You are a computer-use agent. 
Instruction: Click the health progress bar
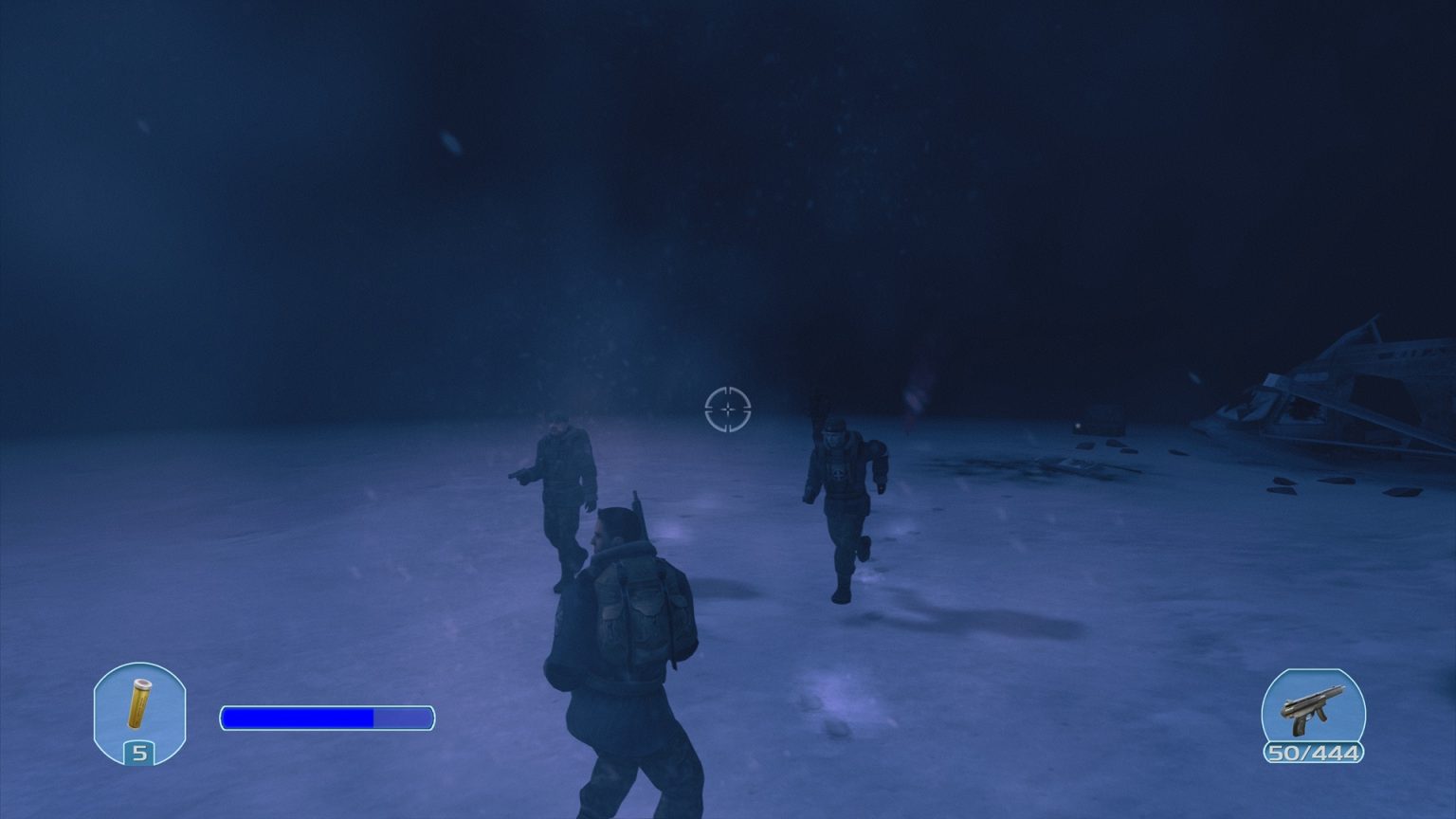[326, 718]
